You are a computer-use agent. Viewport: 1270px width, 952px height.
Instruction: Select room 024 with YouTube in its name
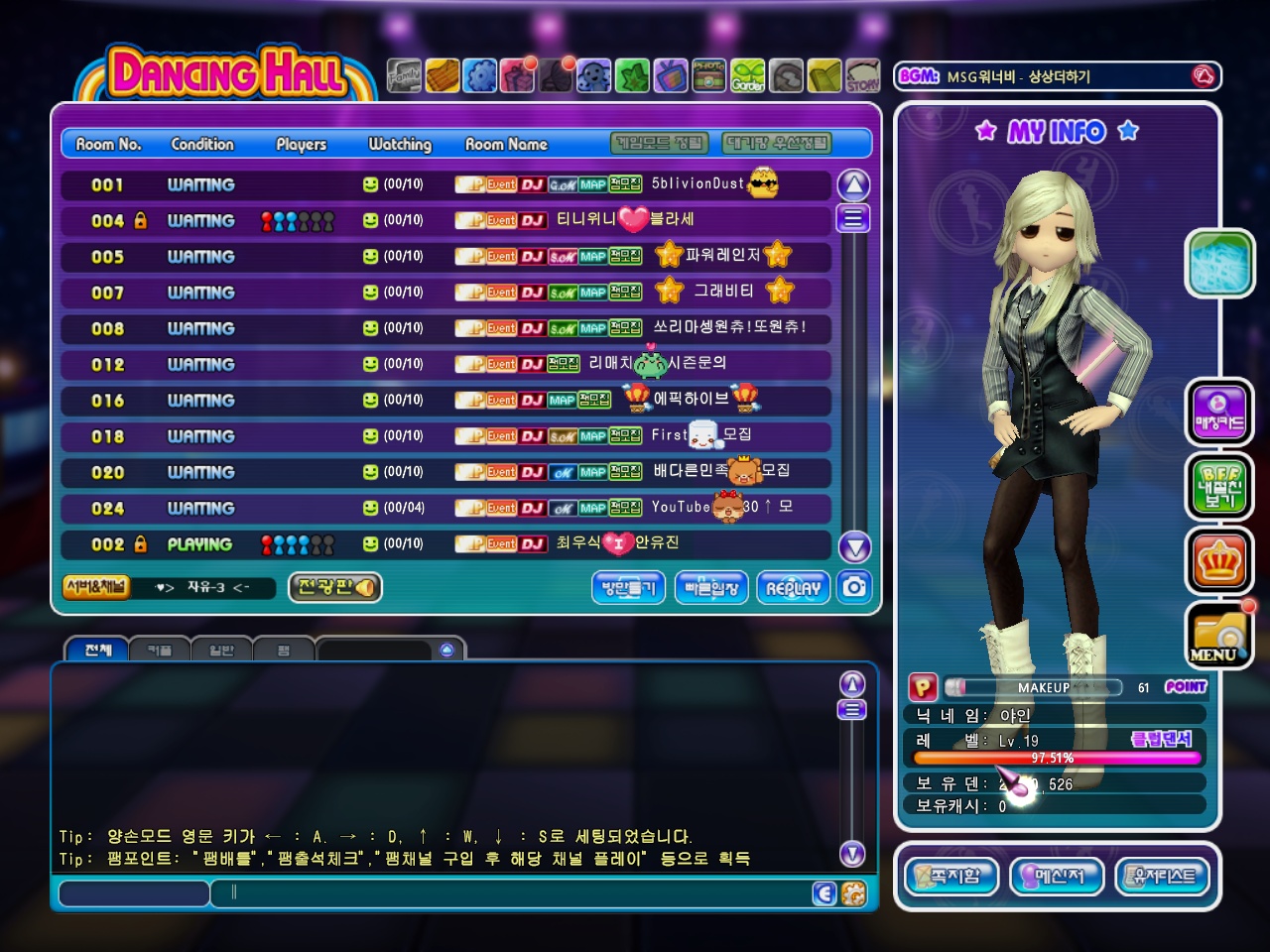pyautogui.click(x=446, y=509)
